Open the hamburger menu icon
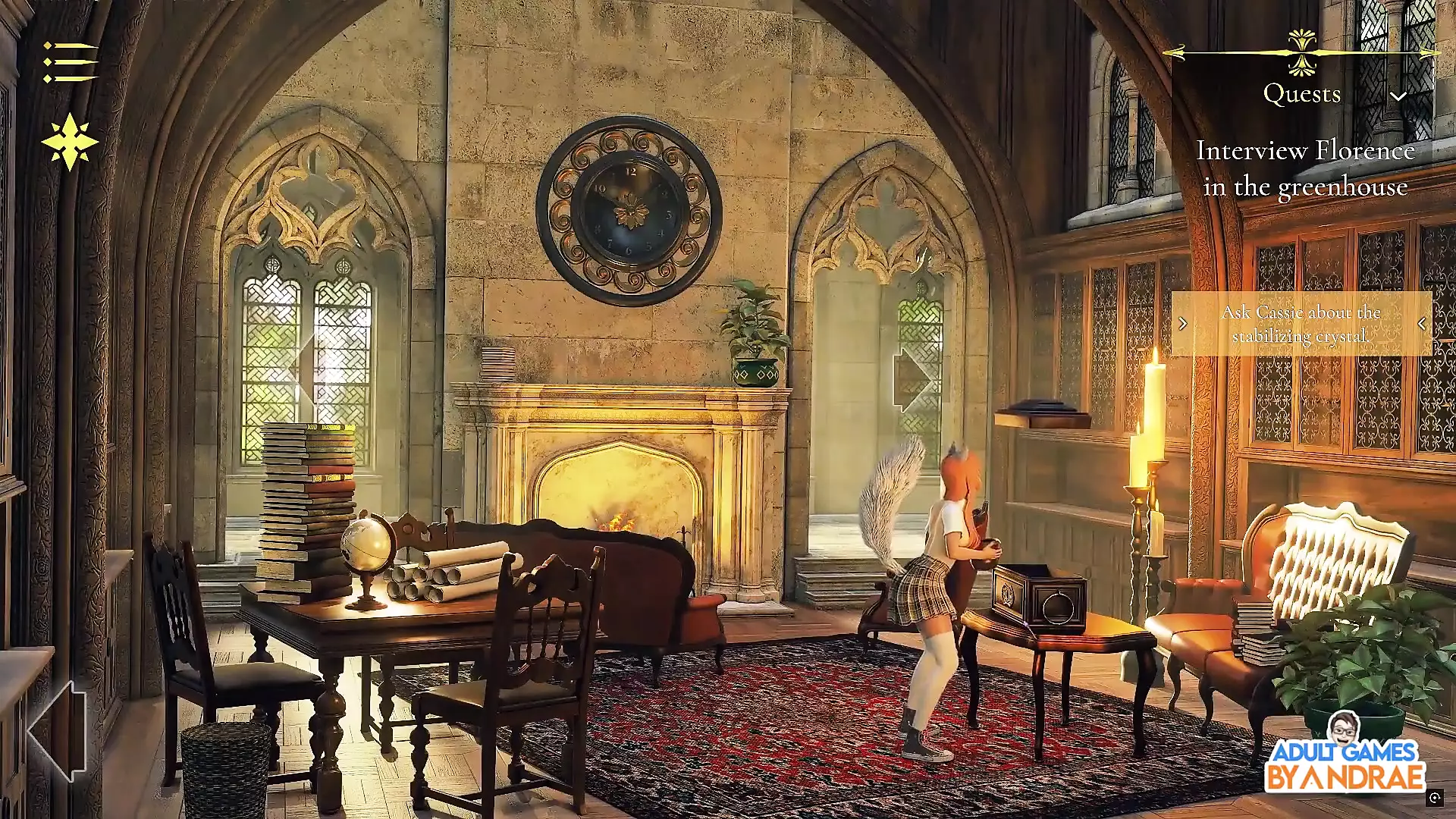This screenshot has width=1456, height=819. pyautogui.click(x=70, y=62)
